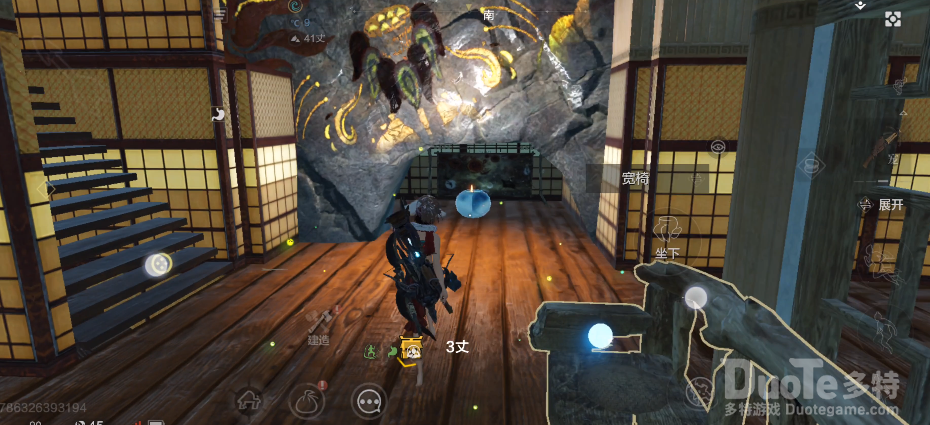The width and height of the screenshot is (930, 425).
Task: Tap the focus frame icon top right
Action: (893, 18)
